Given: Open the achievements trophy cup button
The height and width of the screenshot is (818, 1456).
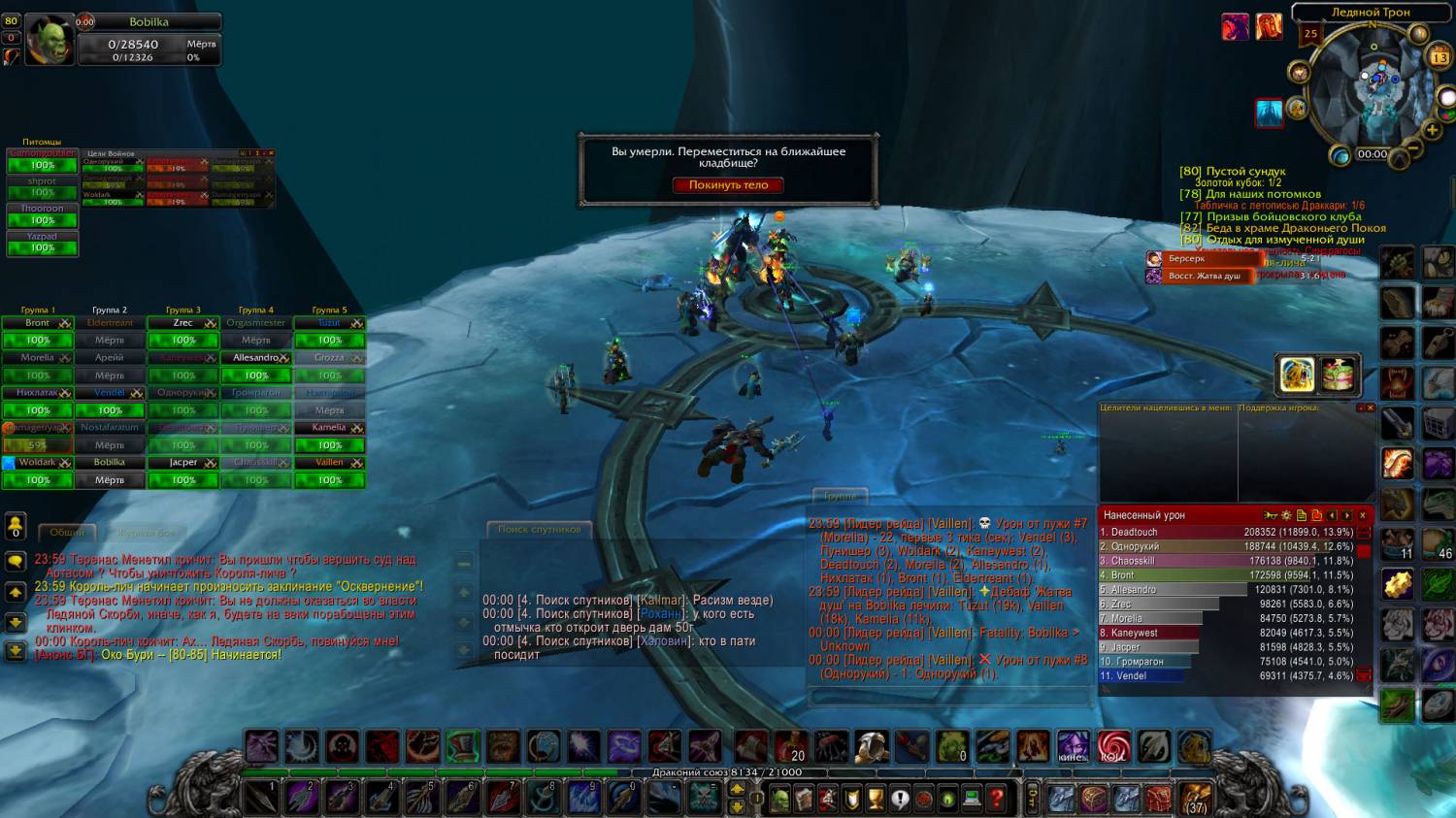Looking at the screenshot, I should pos(876,799).
